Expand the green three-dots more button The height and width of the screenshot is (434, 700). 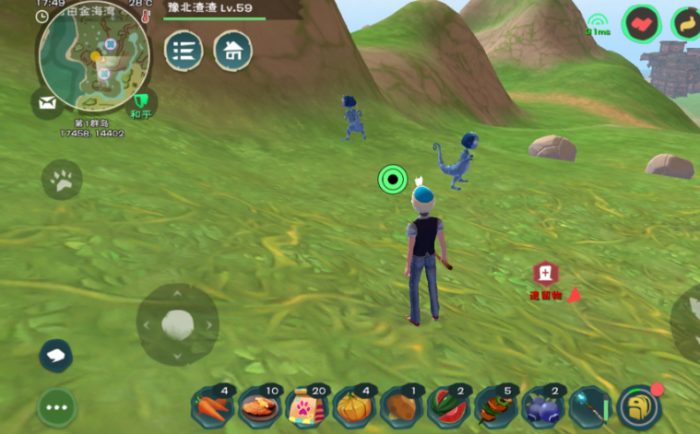[57, 407]
